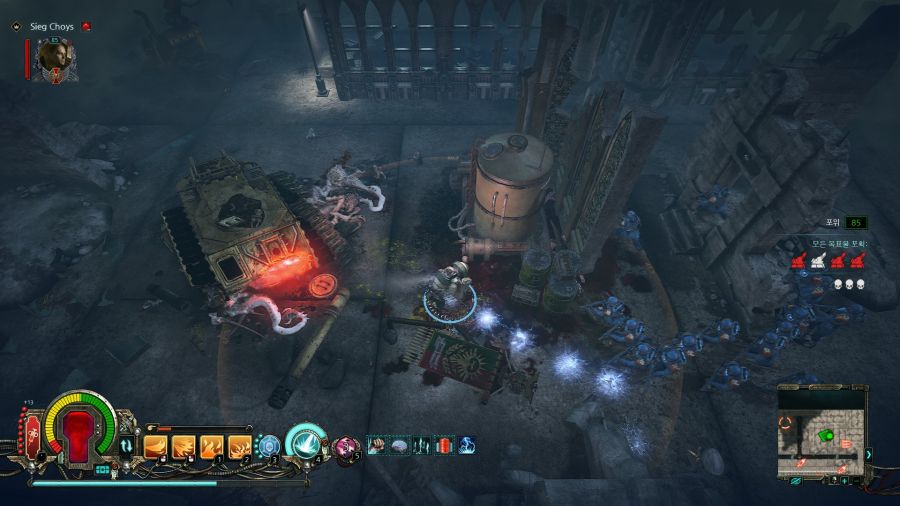
Task: Select the fist buff icon
Action: coord(377,445)
